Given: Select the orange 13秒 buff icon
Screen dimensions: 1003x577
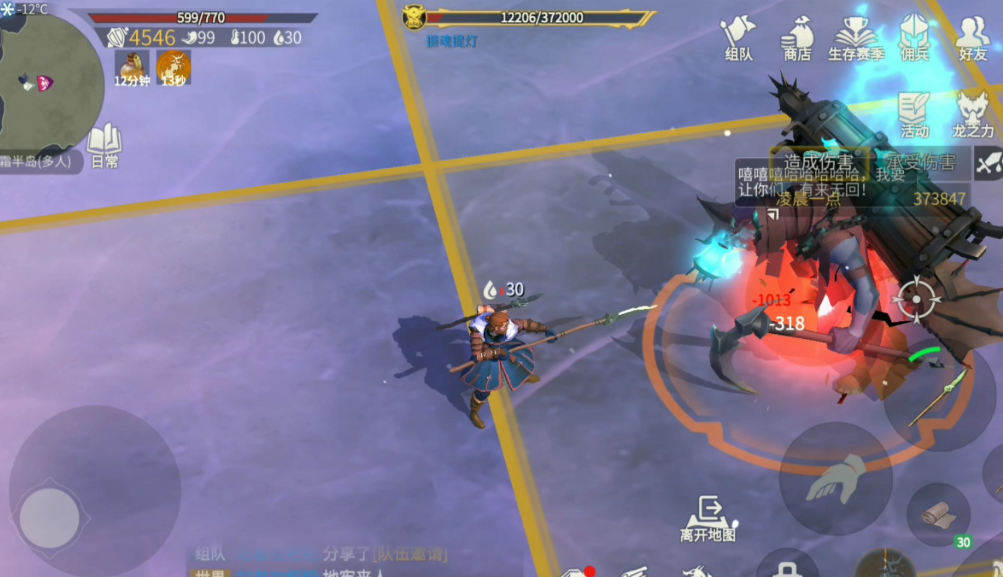Looking at the screenshot, I should click(x=173, y=67).
